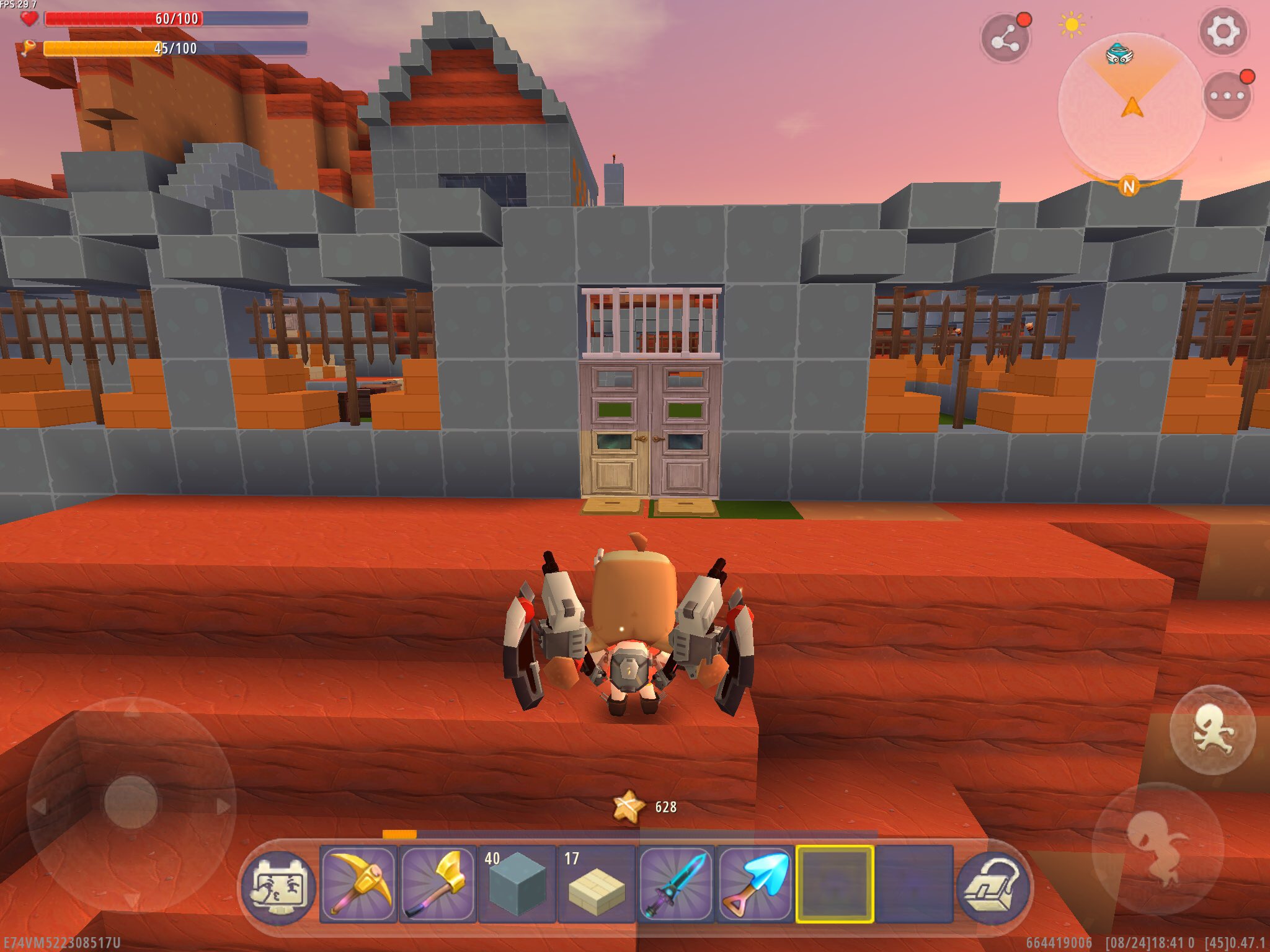Open the cat-face emote menu
Screen dimensions: 1270x952
tap(278, 885)
